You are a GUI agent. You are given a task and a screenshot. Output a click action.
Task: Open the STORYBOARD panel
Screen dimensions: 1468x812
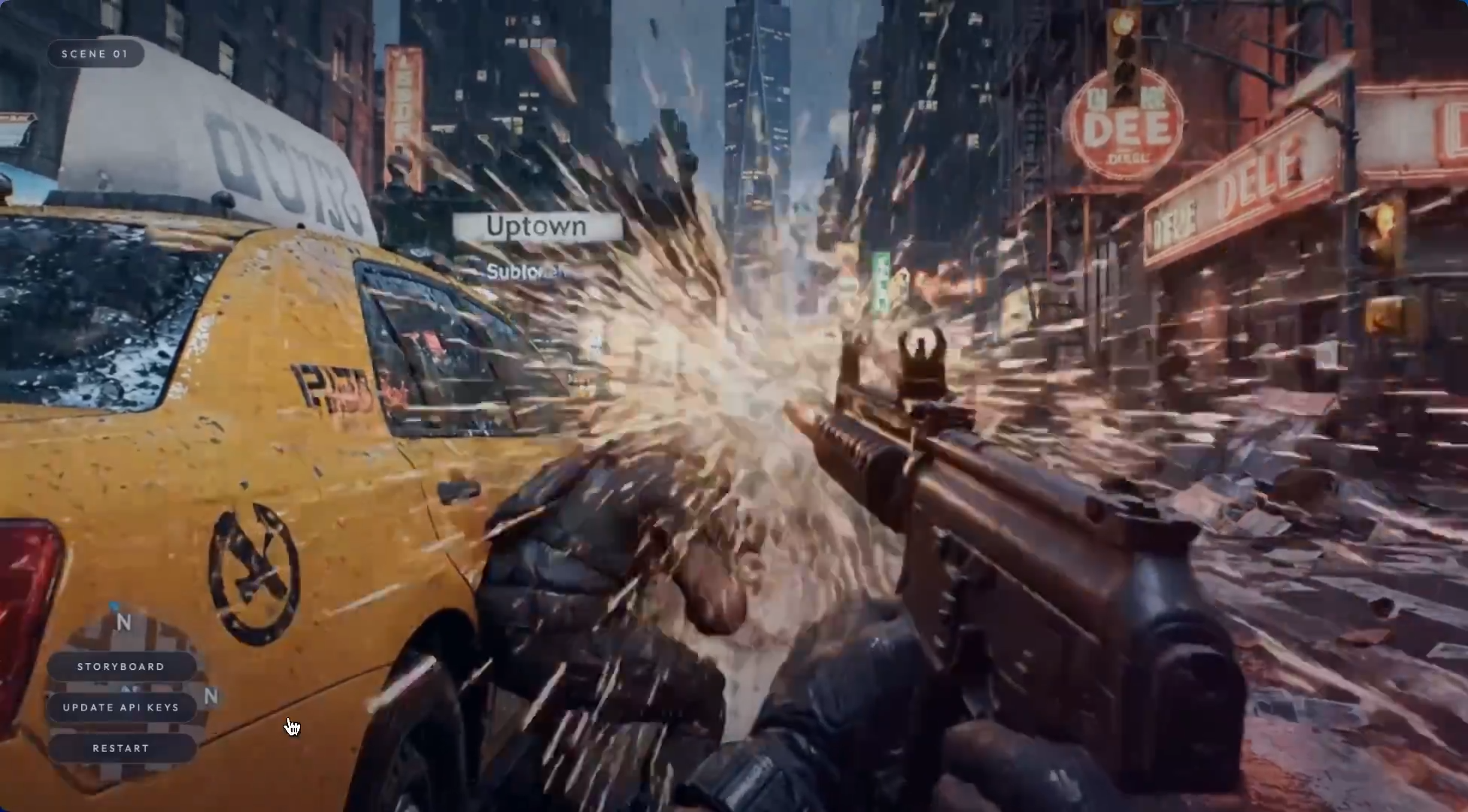(x=122, y=666)
